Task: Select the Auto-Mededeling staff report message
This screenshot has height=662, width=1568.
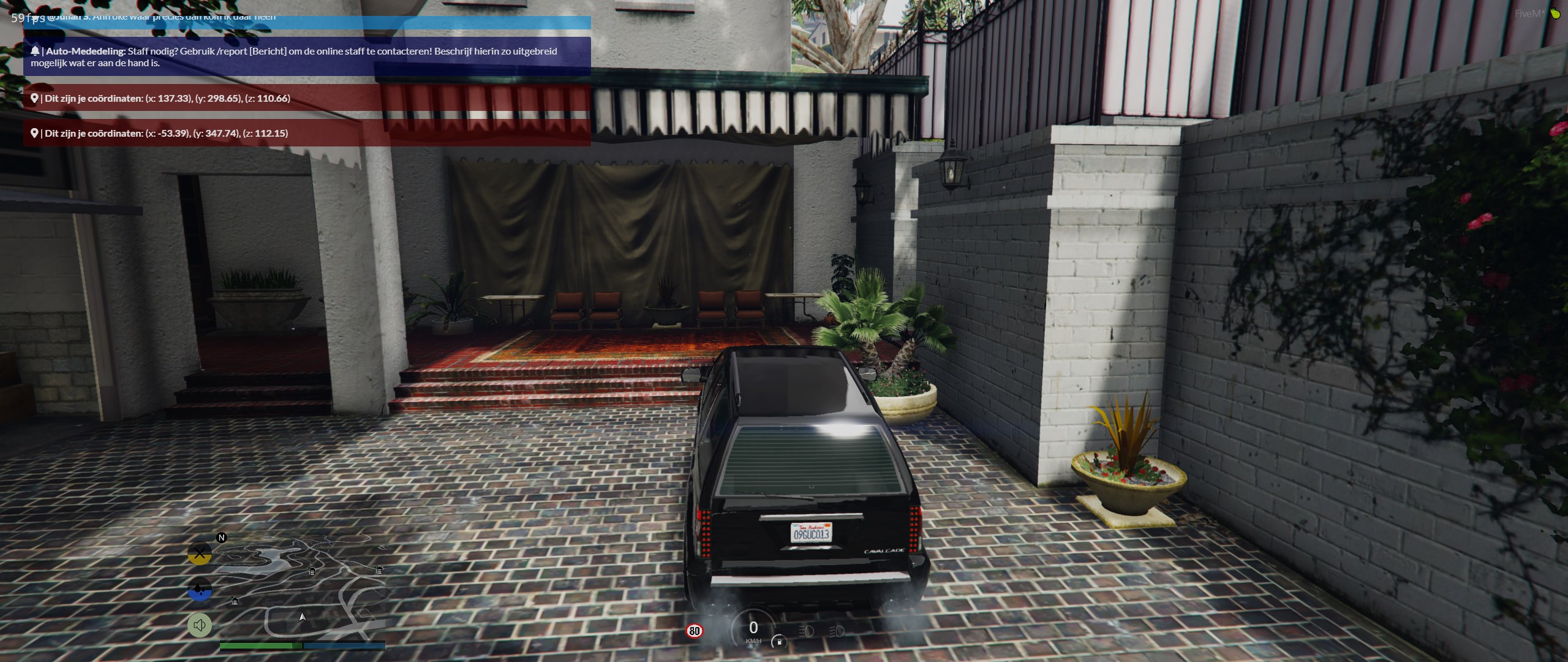Action: (x=307, y=56)
